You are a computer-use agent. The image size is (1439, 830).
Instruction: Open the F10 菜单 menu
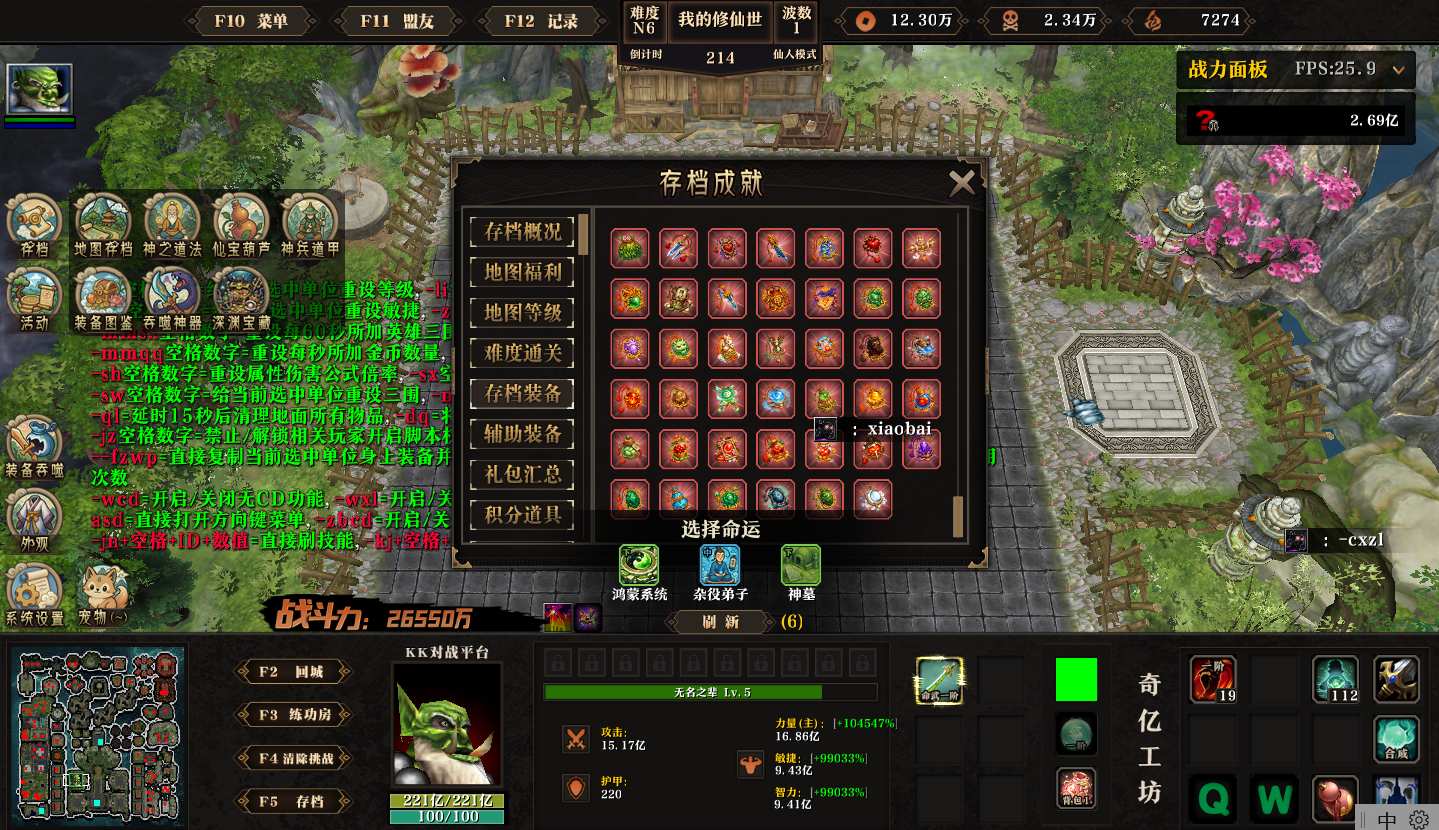251,21
